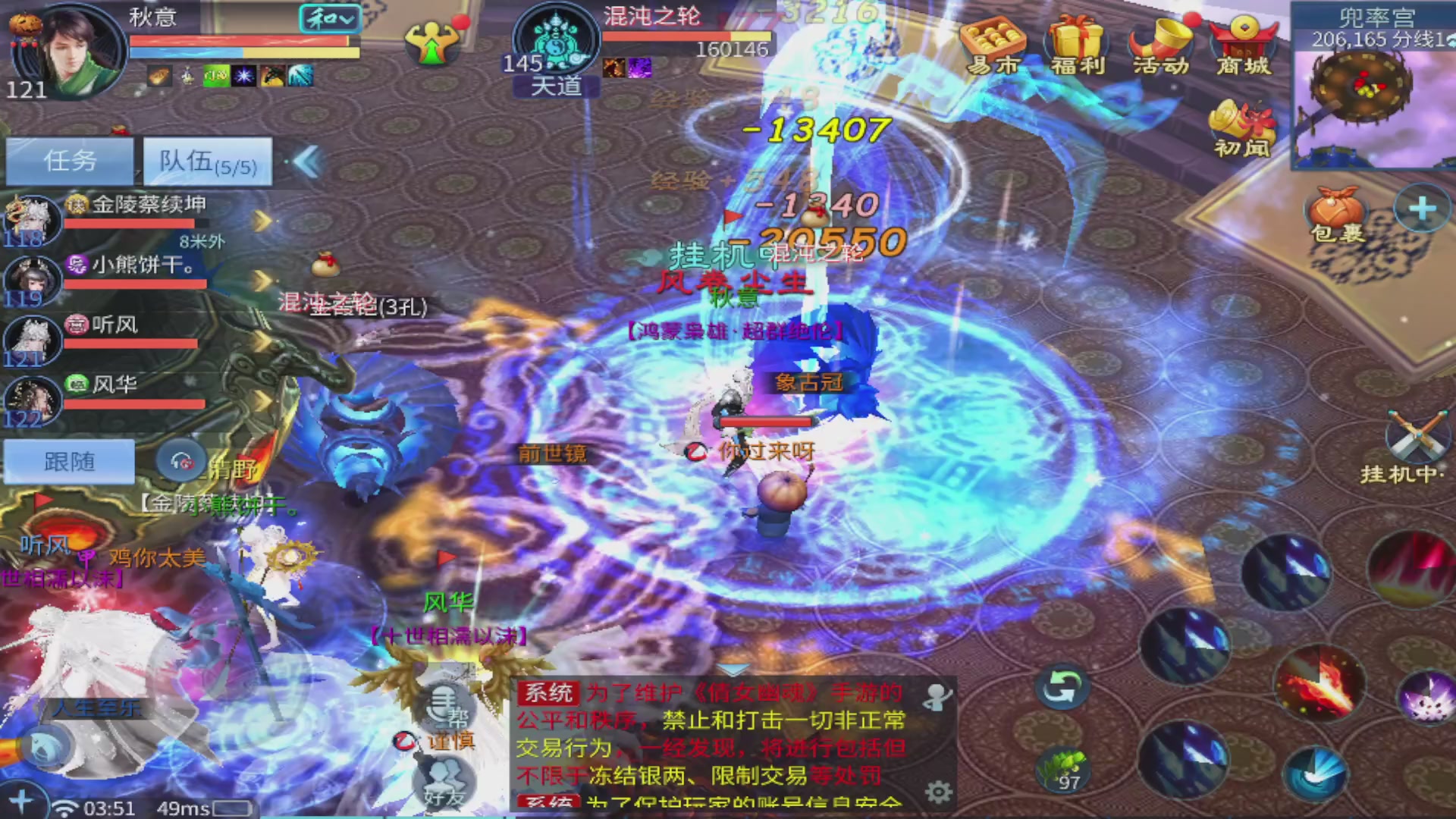
Task: Open chat settings with the gear icon
Action: pyautogui.click(x=938, y=791)
